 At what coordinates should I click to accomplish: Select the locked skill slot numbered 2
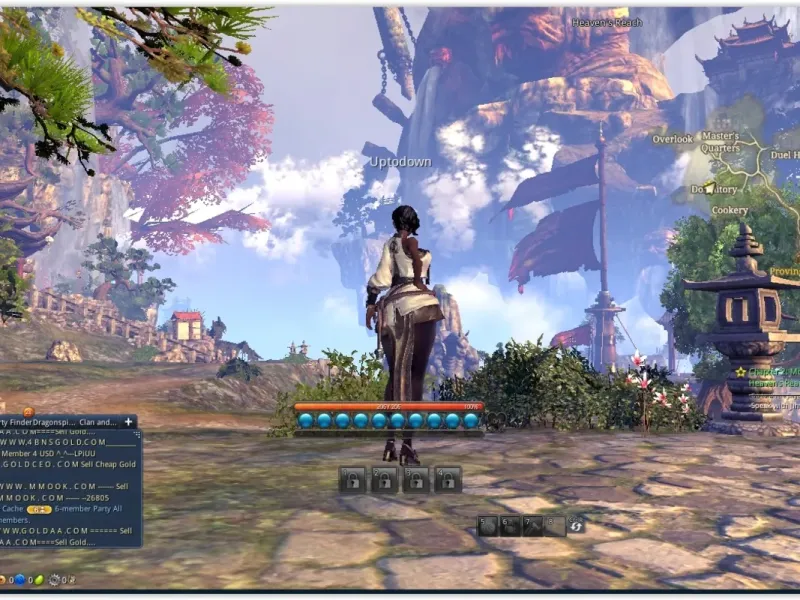[x=384, y=480]
